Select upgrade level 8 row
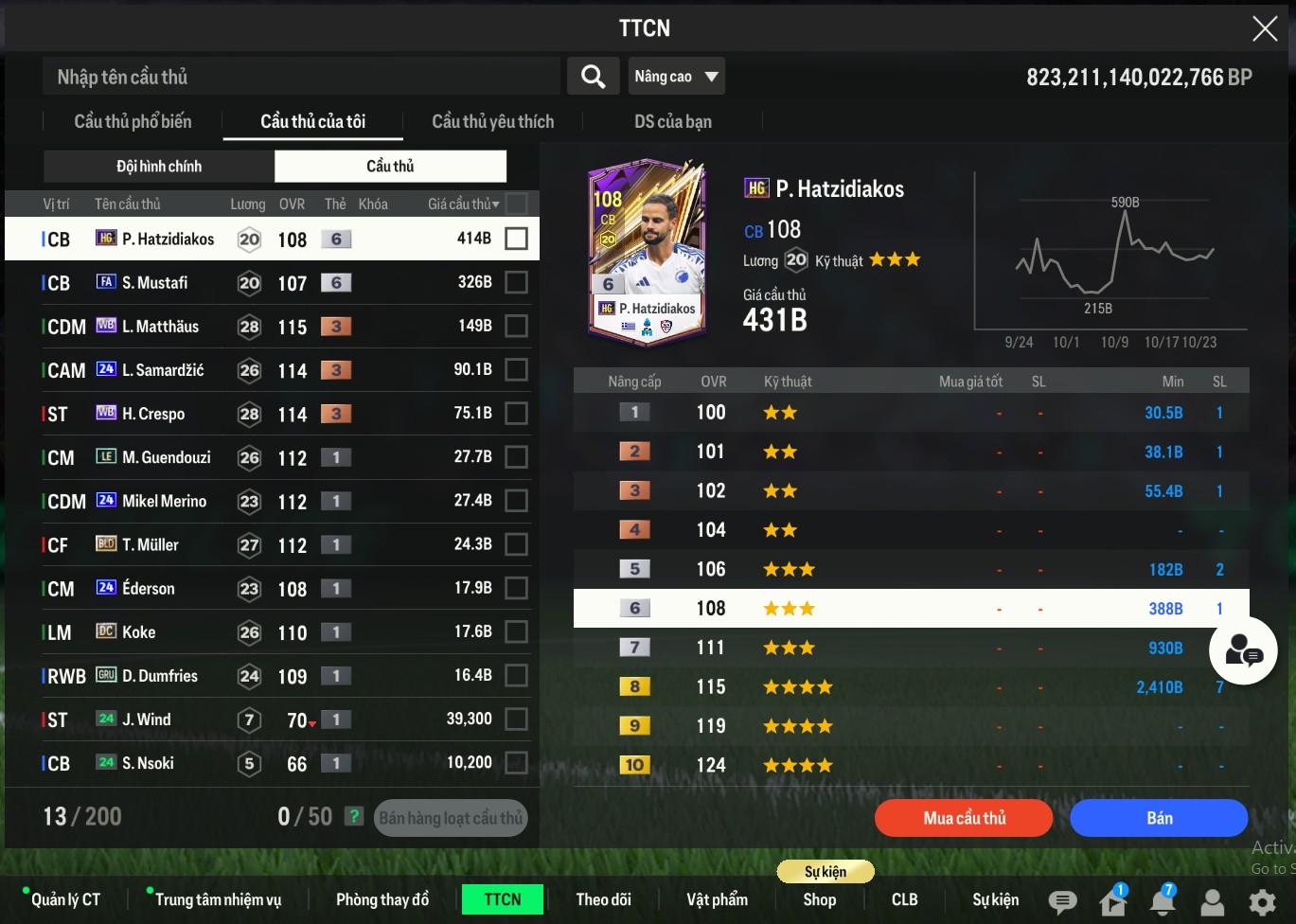 click(911, 687)
